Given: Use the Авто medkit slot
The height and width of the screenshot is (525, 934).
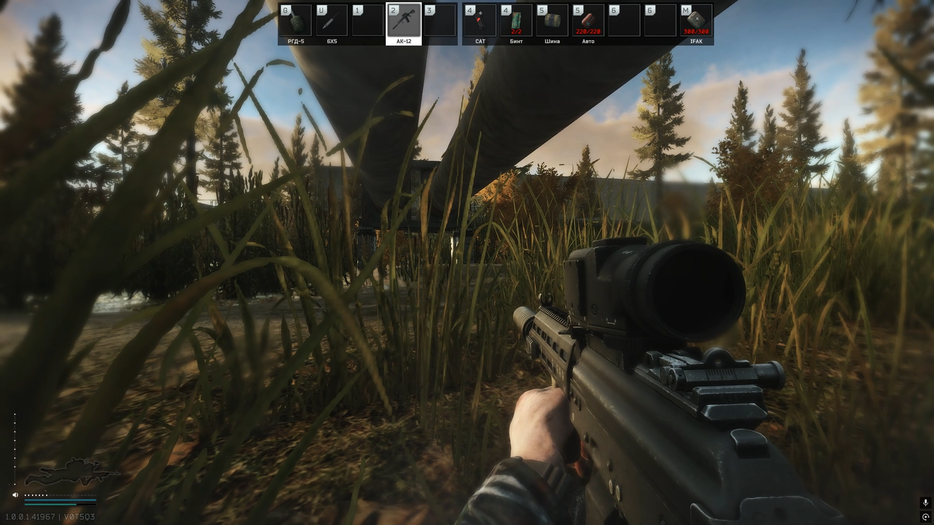Looking at the screenshot, I should (x=588, y=22).
